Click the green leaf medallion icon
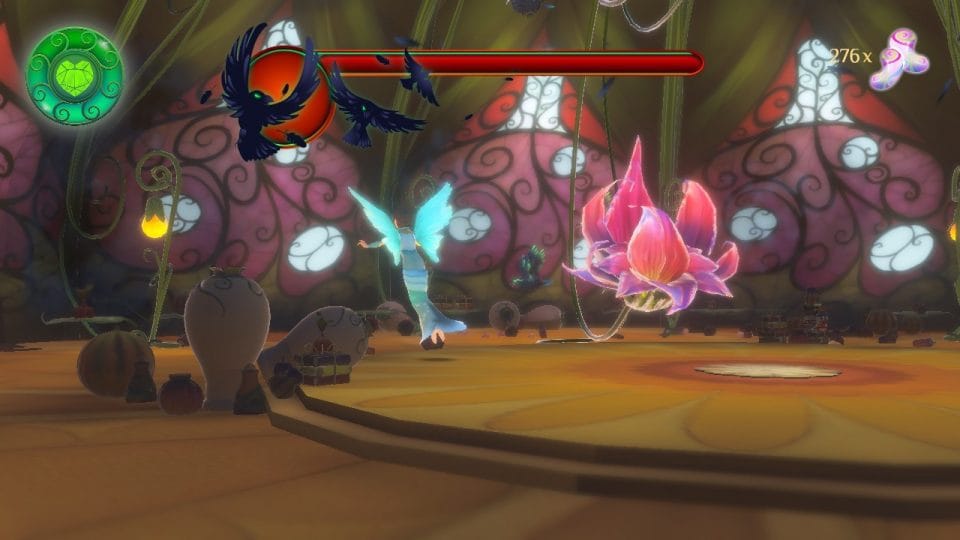This screenshot has height=540, width=960. (x=74, y=76)
